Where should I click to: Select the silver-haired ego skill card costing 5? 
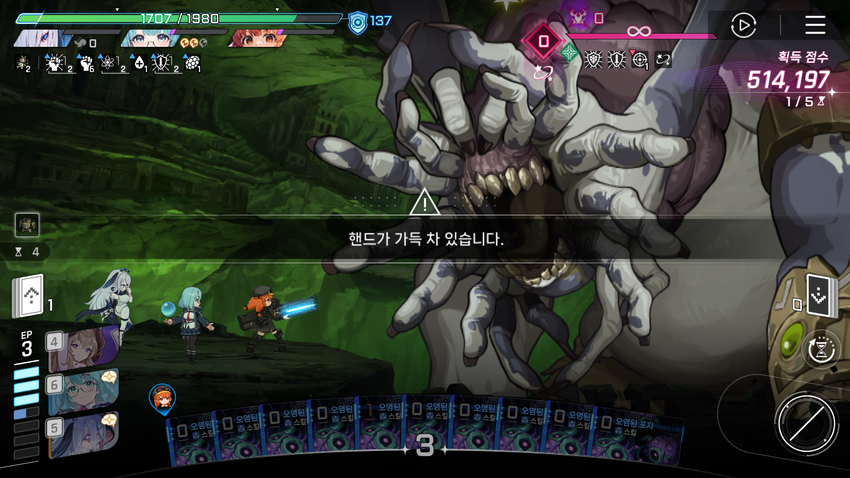82,433
